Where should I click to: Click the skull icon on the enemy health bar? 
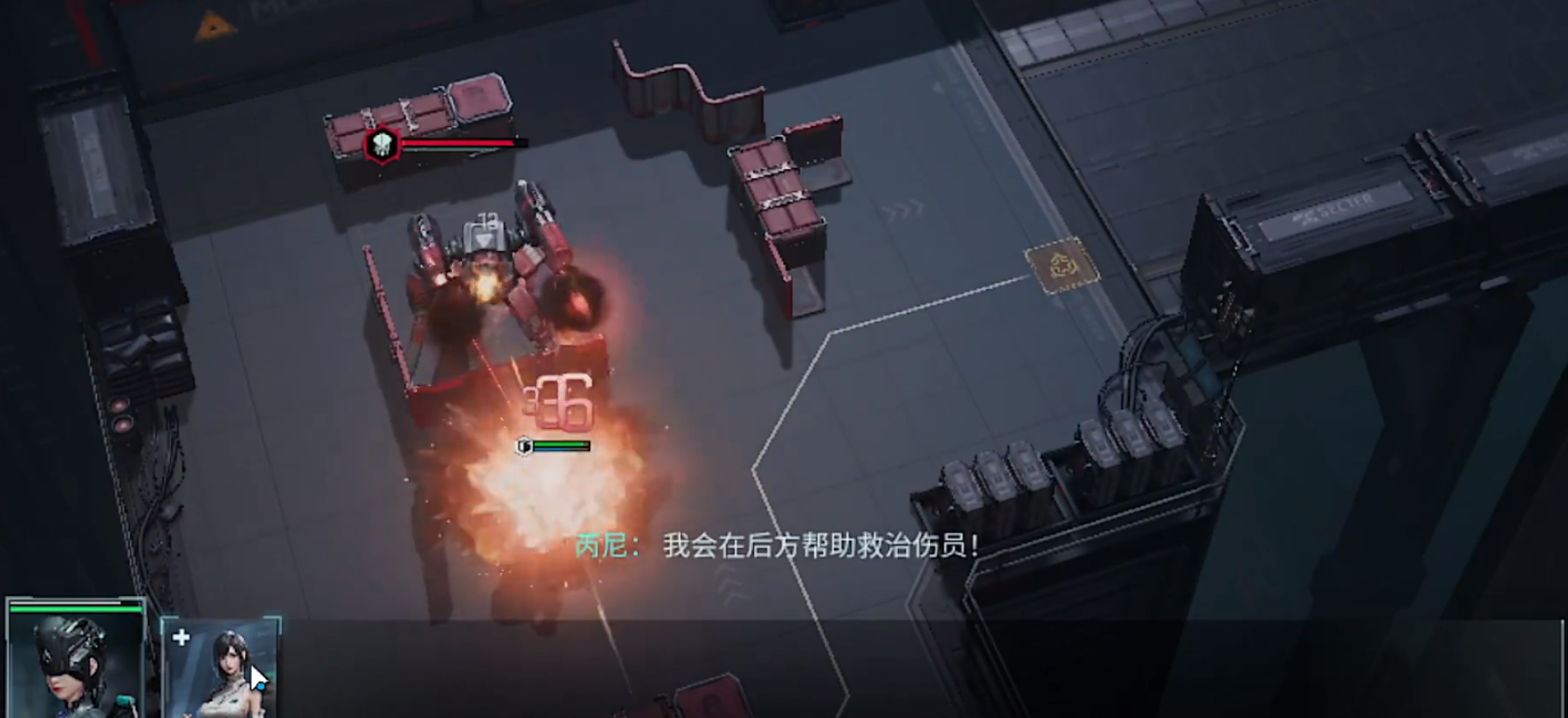click(x=382, y=144)
